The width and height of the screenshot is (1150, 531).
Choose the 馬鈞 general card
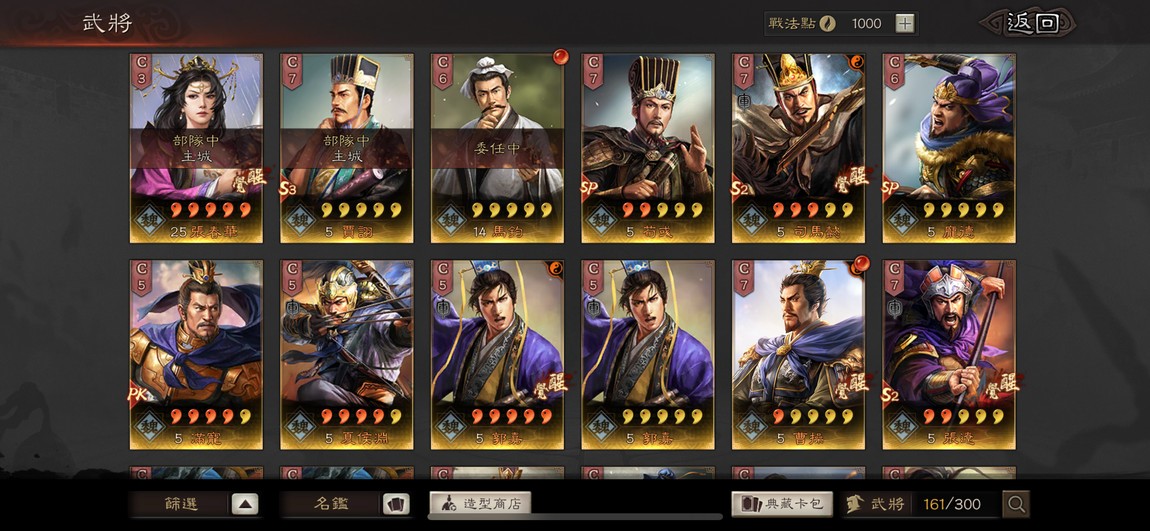(497, 147)
